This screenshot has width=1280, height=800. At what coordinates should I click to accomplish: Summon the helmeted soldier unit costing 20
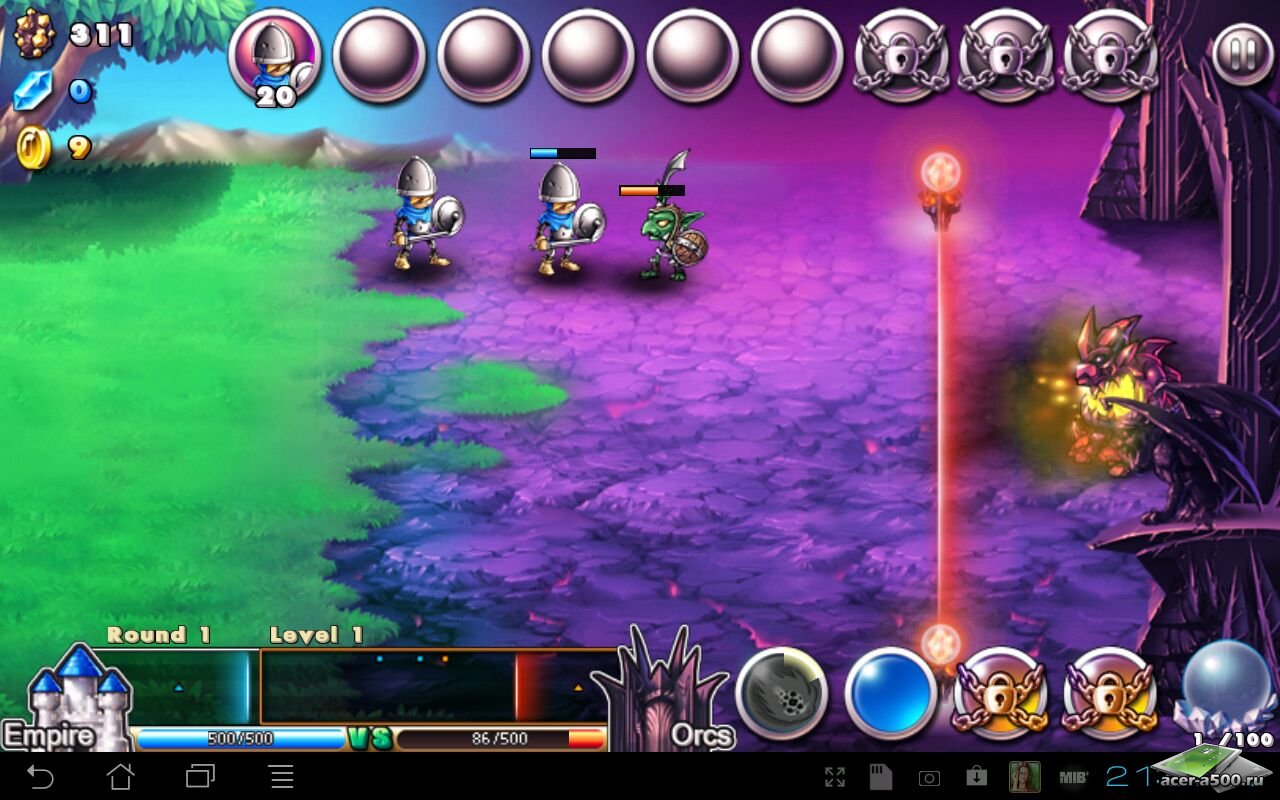274,55
